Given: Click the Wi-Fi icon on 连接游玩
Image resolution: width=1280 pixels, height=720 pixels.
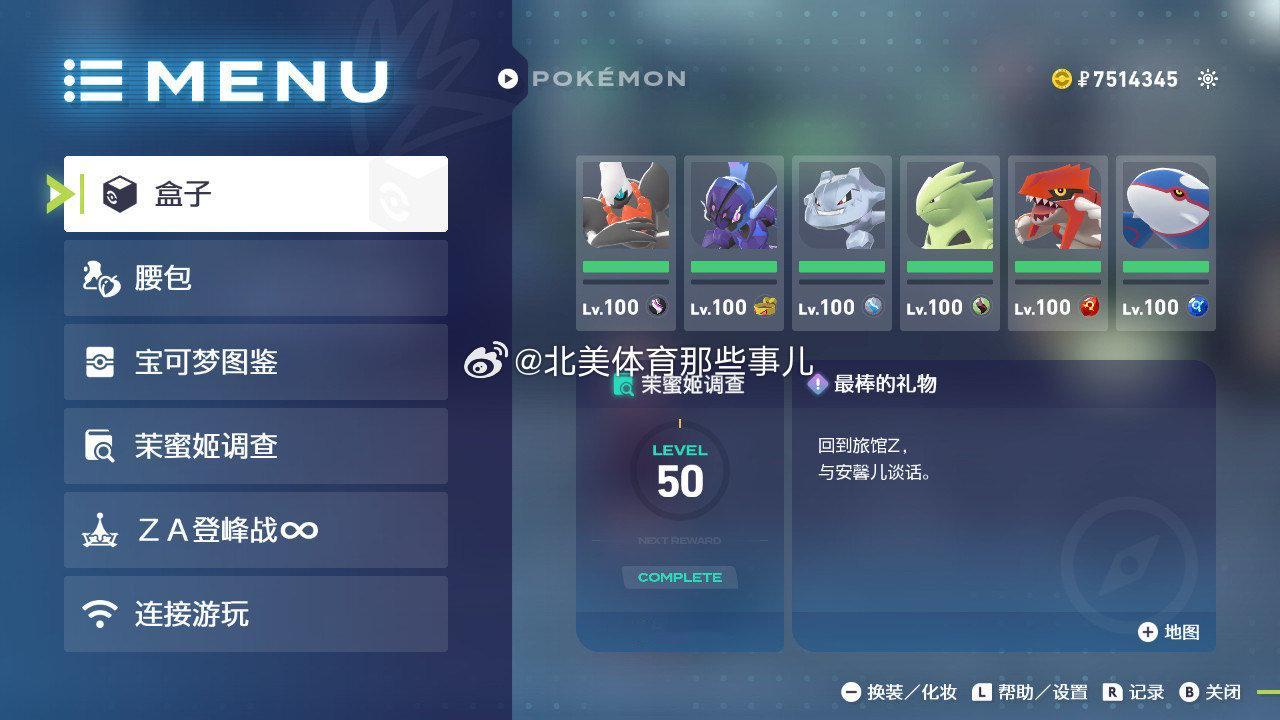Looking at the screenshot, I should 99,614.
